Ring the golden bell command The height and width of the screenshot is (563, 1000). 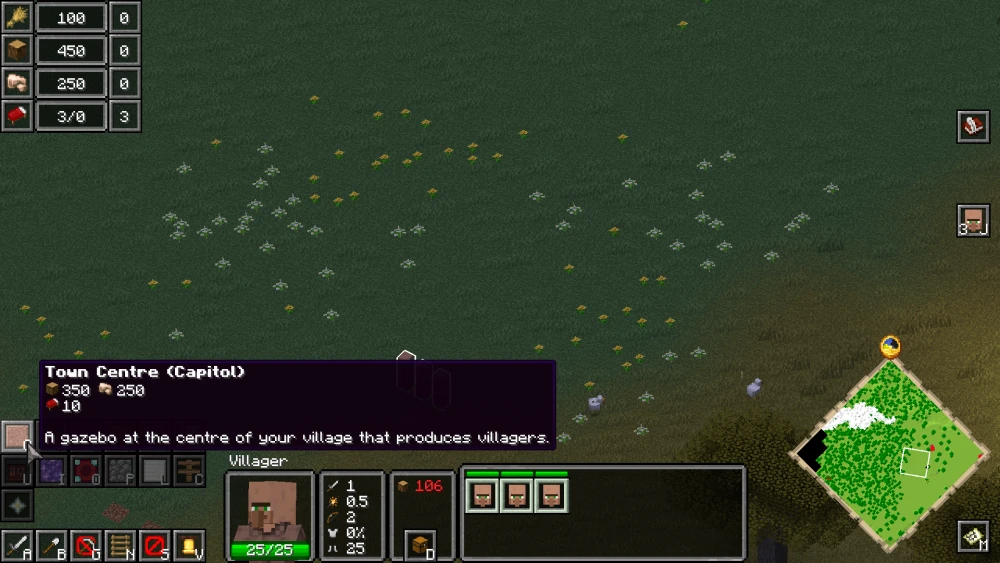click(x=189, y=546)
